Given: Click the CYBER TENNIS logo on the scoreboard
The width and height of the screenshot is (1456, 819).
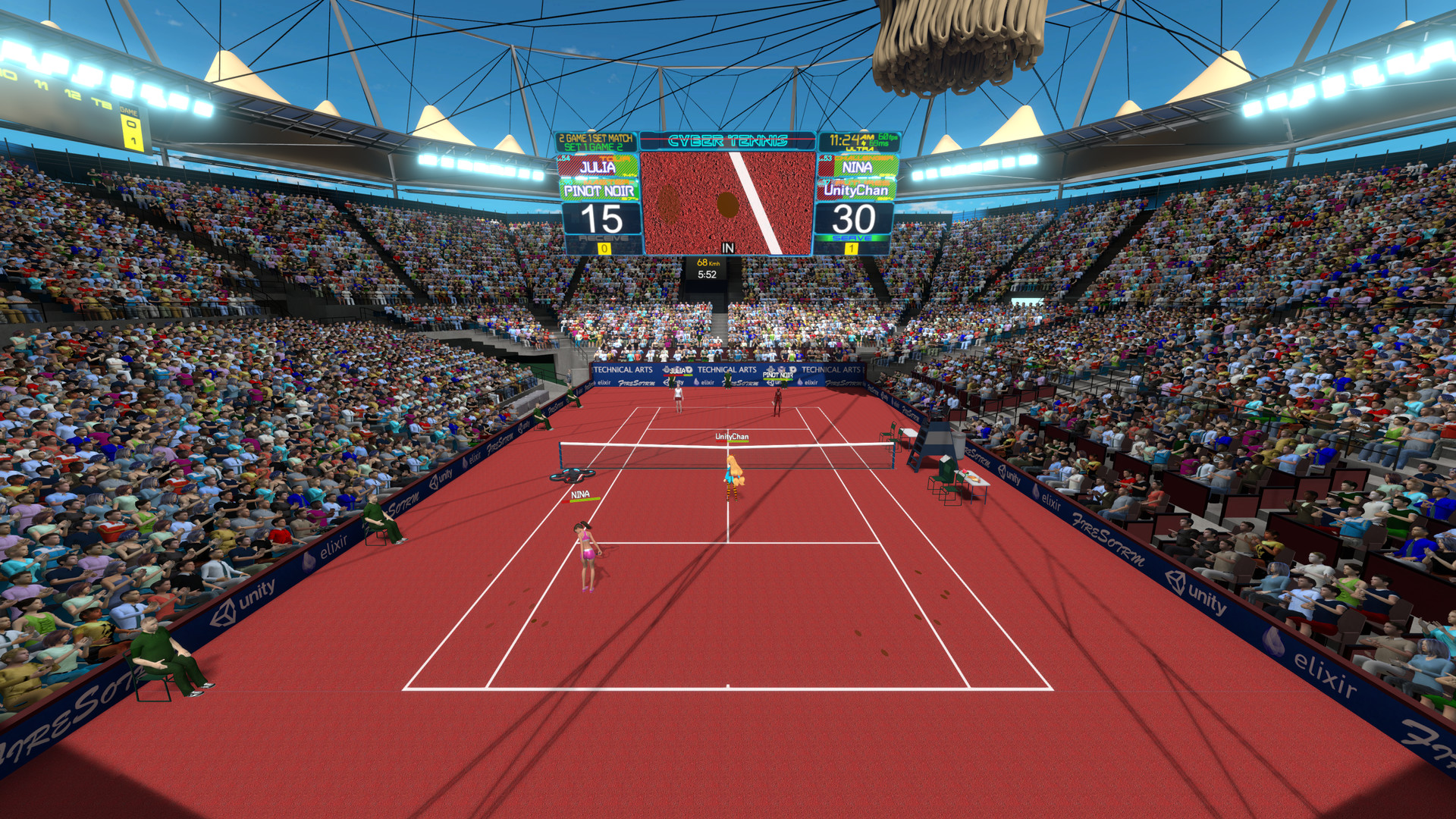Looking at the screenshot, I should [x=728, y=140].
